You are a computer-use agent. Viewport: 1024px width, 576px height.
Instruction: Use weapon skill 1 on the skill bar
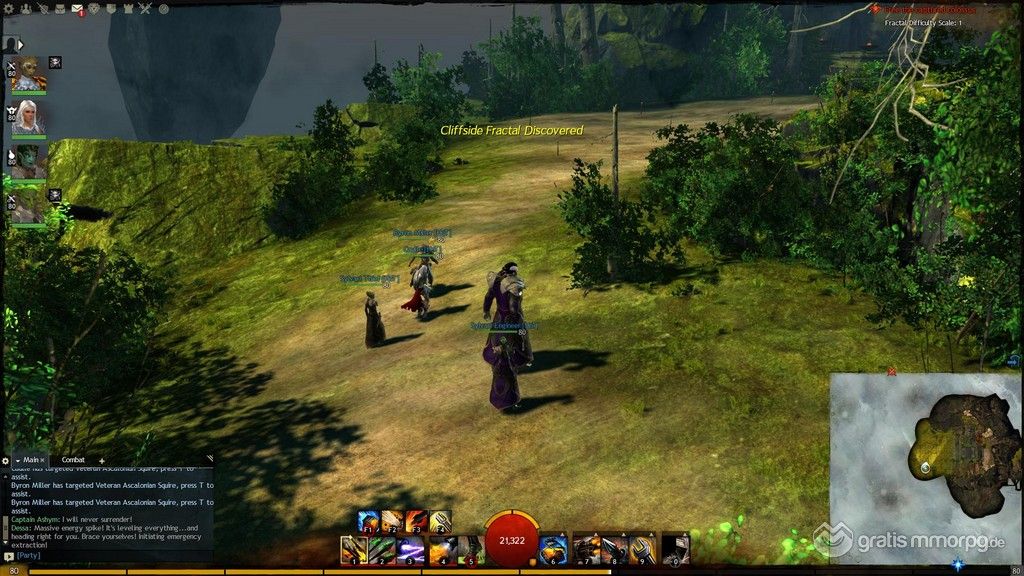tap(353, 549)
